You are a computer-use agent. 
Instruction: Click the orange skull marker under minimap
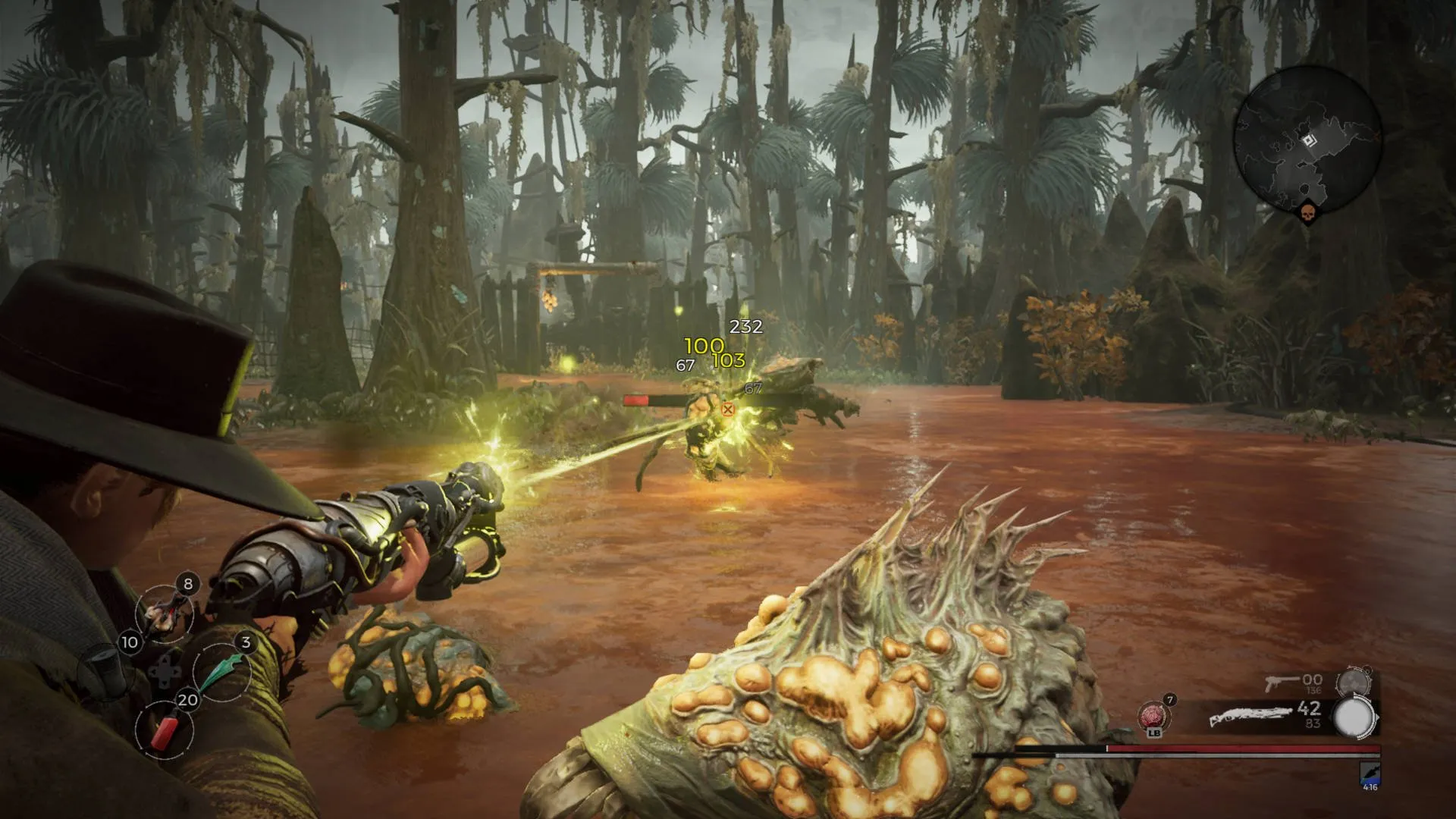coord(1307,215)
